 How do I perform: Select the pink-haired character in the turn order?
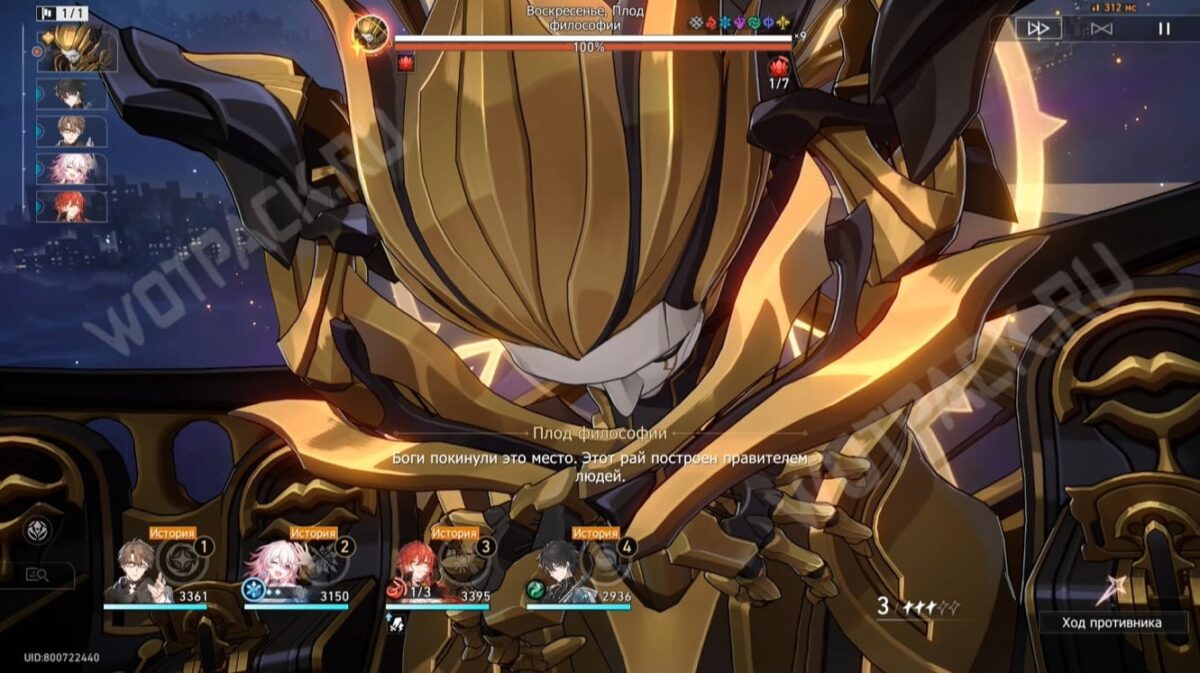(72, 169)
